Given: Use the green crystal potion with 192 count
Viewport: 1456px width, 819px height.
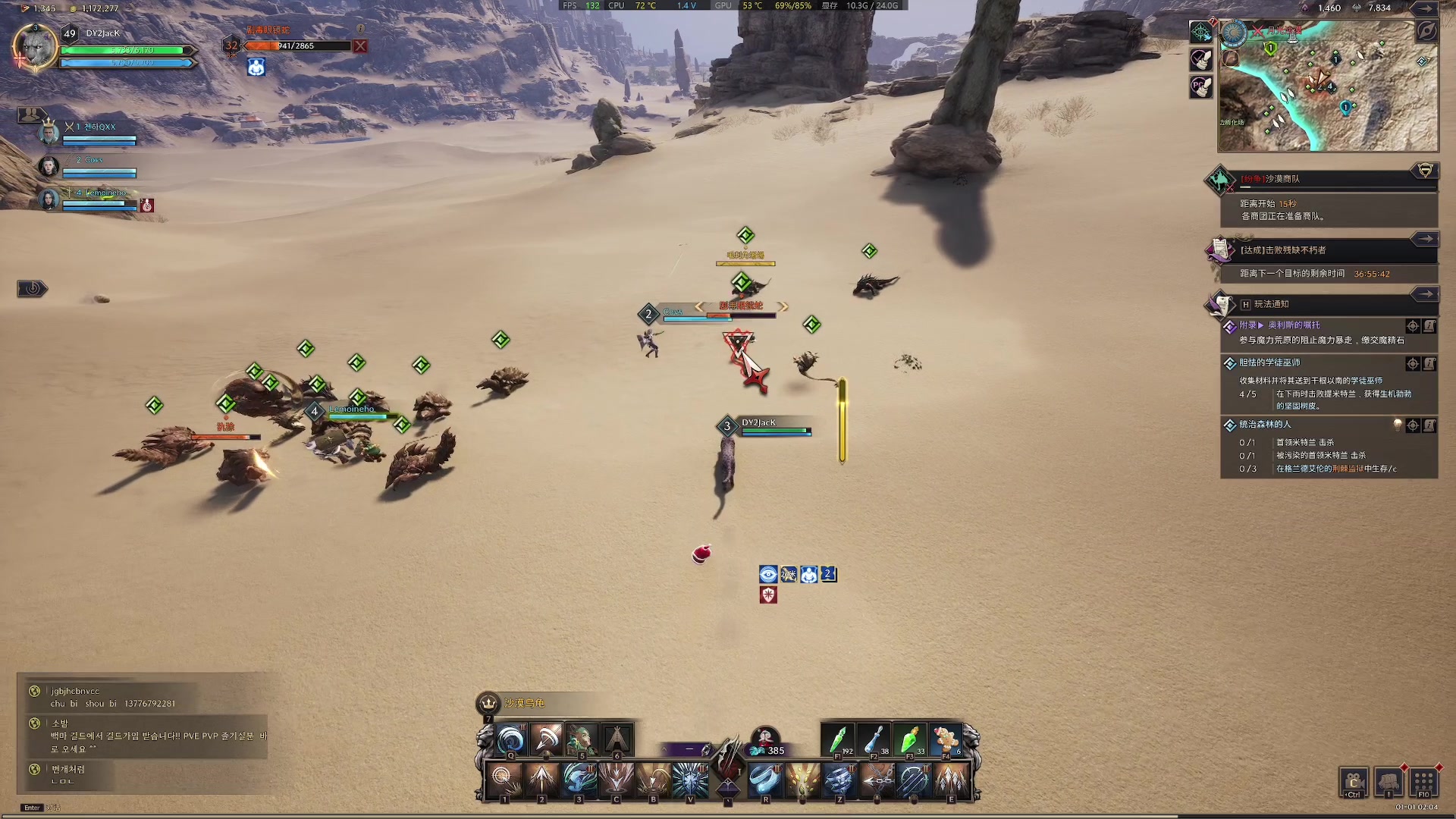Looking at the screenshot, I should pos(839,739).
